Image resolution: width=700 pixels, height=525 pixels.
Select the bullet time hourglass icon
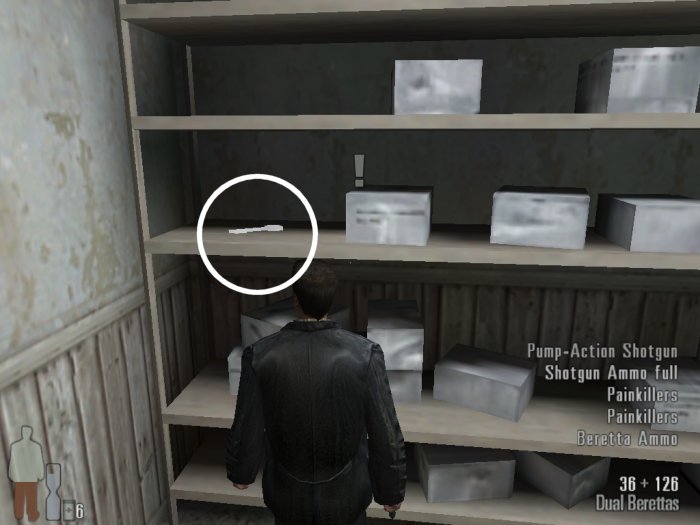[52, 490]
